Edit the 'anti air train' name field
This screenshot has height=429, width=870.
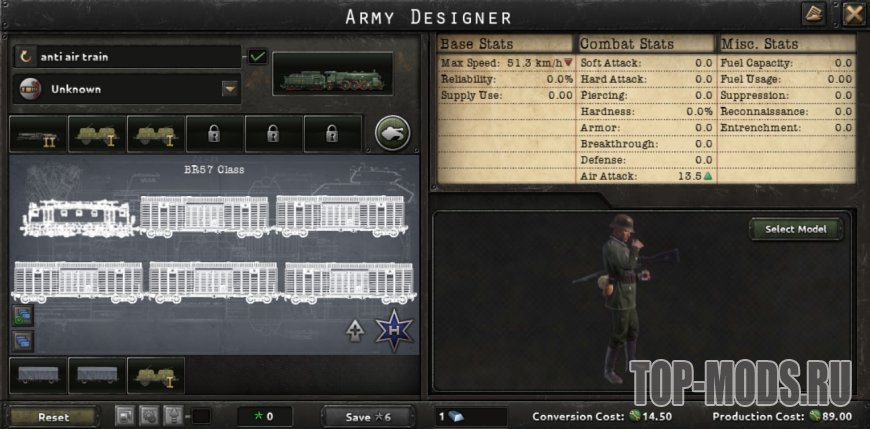pos(126,57)
